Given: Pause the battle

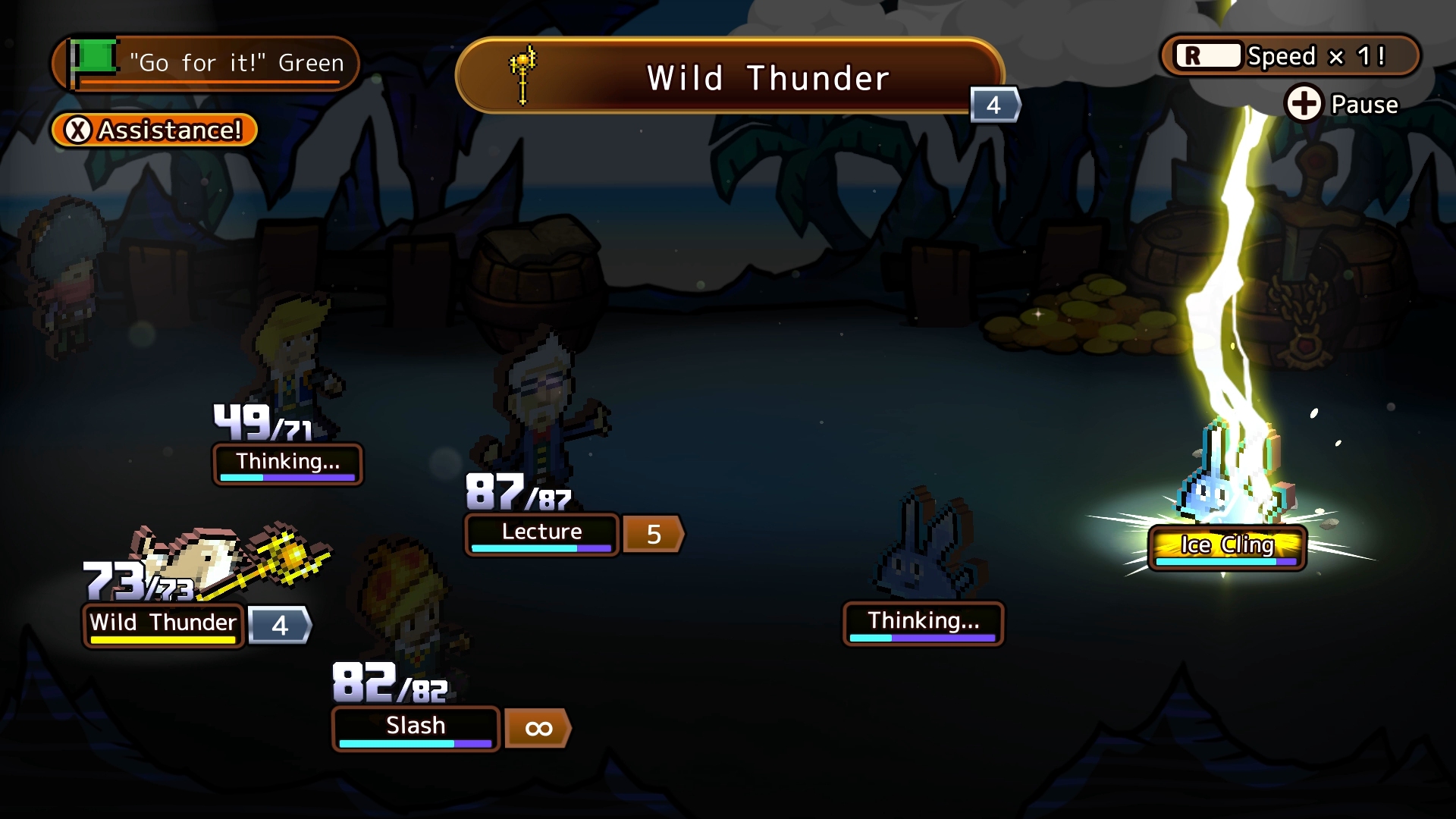Looking at the screenshot, I should [x=1342, y=104].
